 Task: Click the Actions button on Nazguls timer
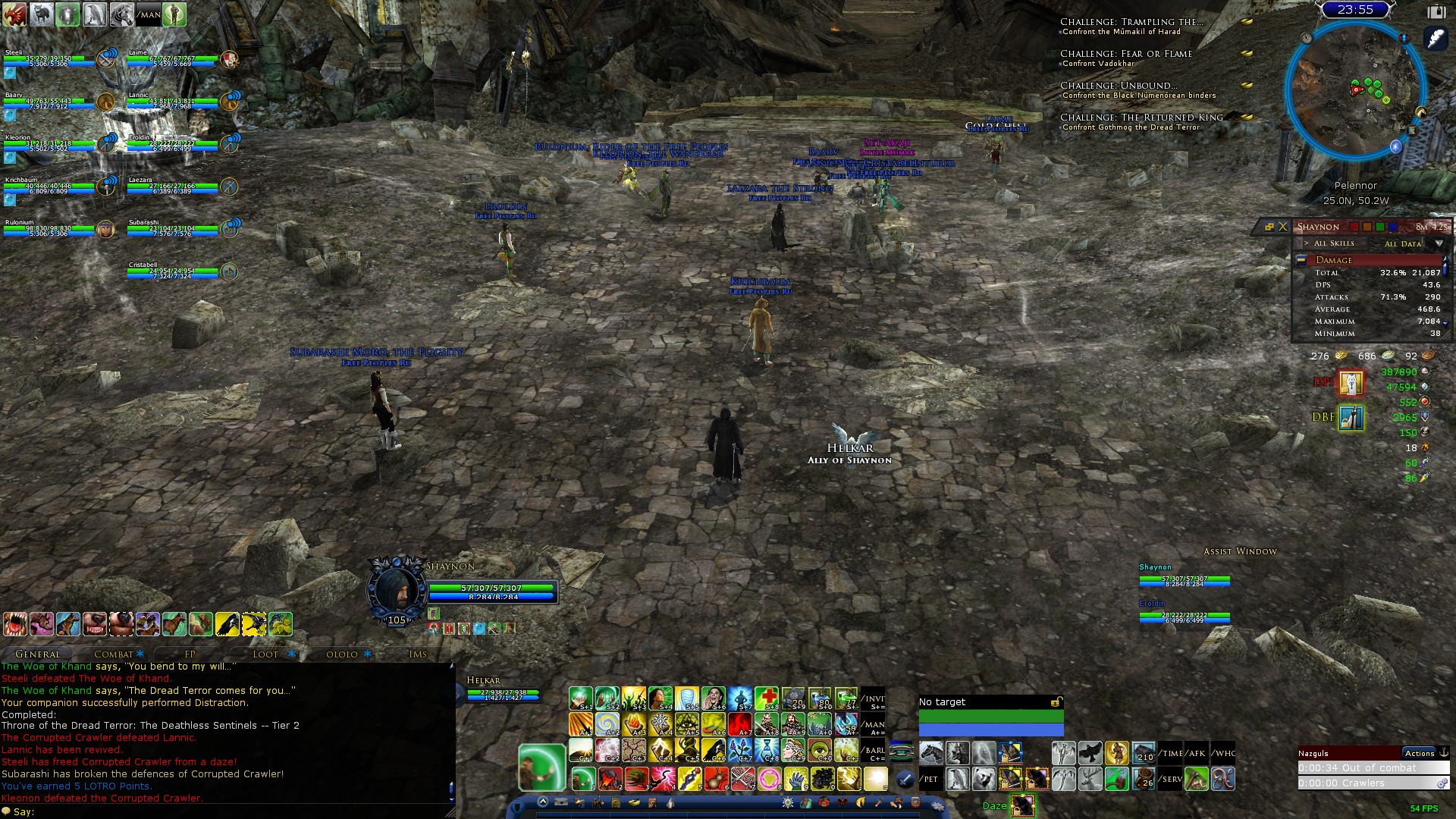(1419, 753)
